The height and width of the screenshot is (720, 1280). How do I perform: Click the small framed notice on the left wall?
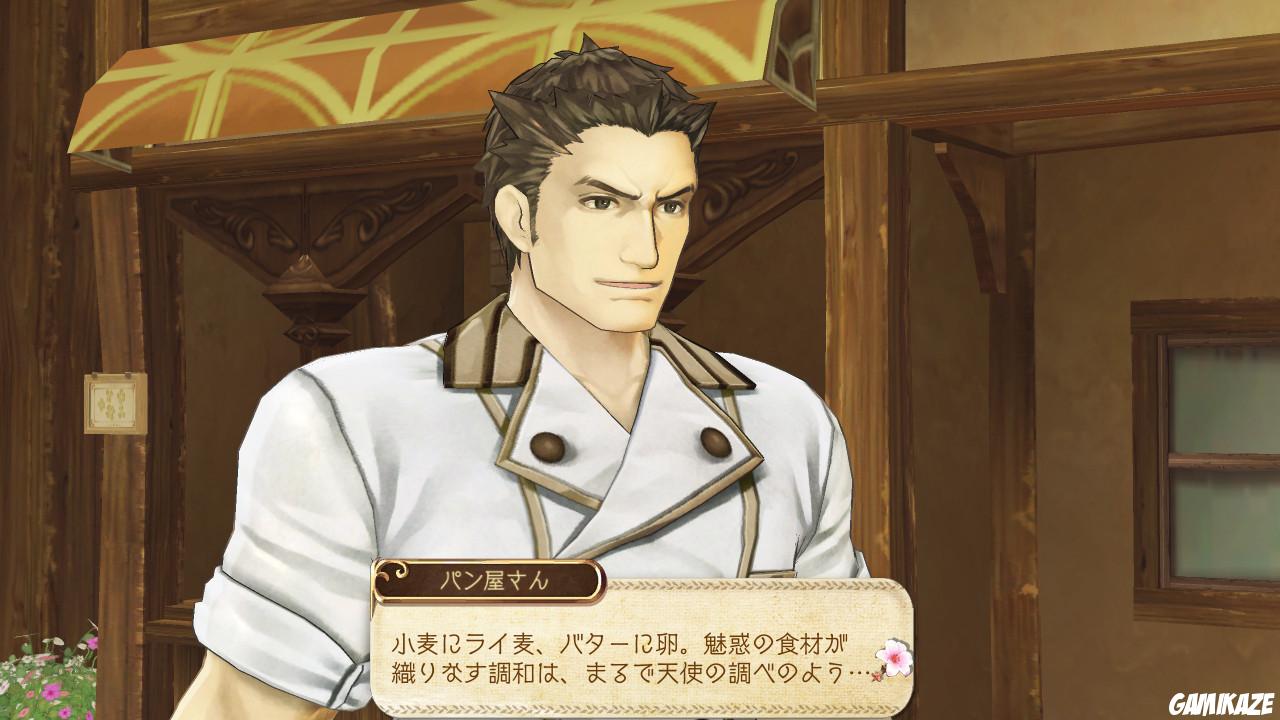pos(113,403)
